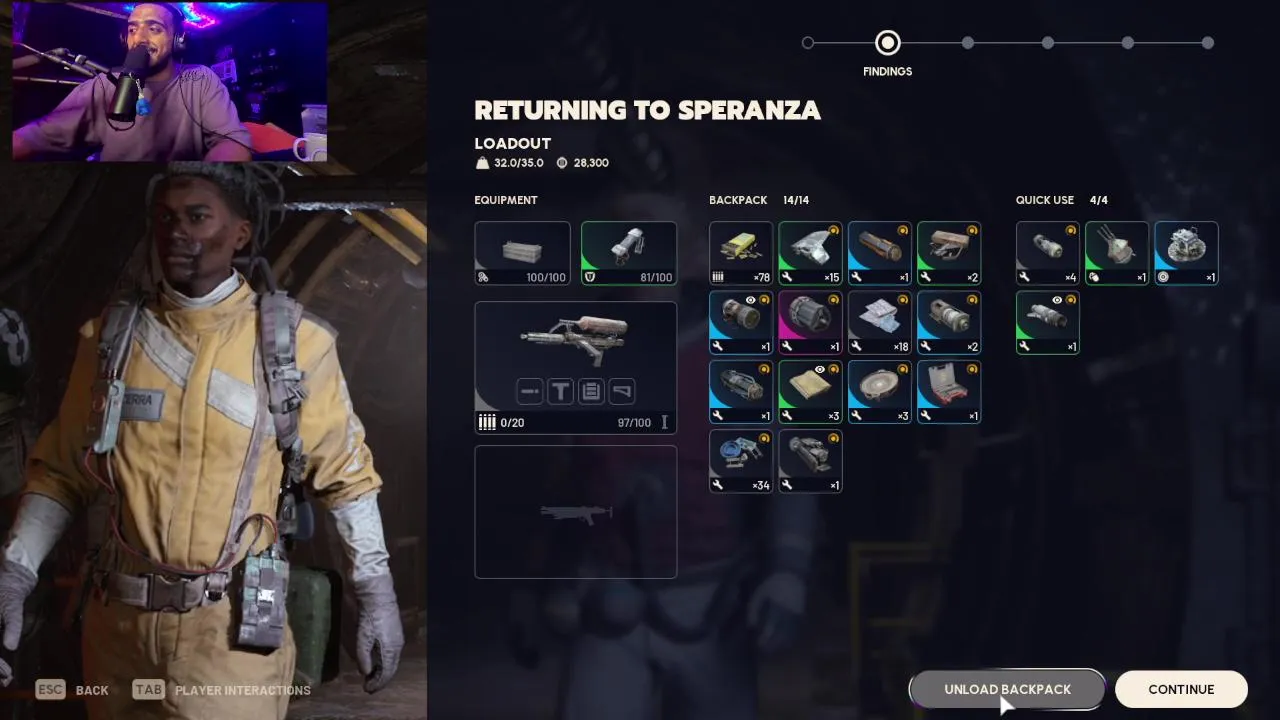Select the weapon stock attachment slot
This screenshot has height=720, width=1280.
click(622, 391)
